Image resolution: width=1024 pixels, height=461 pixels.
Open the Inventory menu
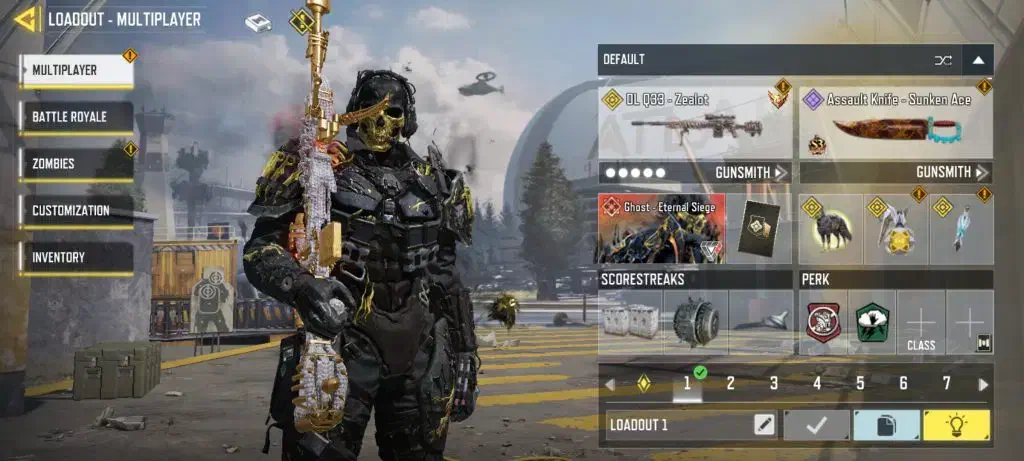[76, 257]
